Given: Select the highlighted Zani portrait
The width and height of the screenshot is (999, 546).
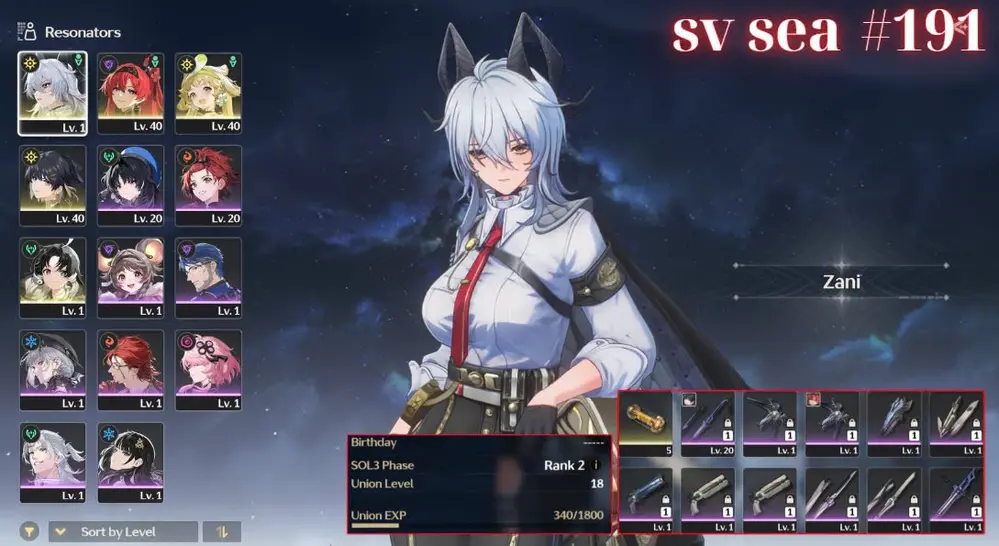Looking at the screenshot, I should pyautogui.click(x=52, y=93).
